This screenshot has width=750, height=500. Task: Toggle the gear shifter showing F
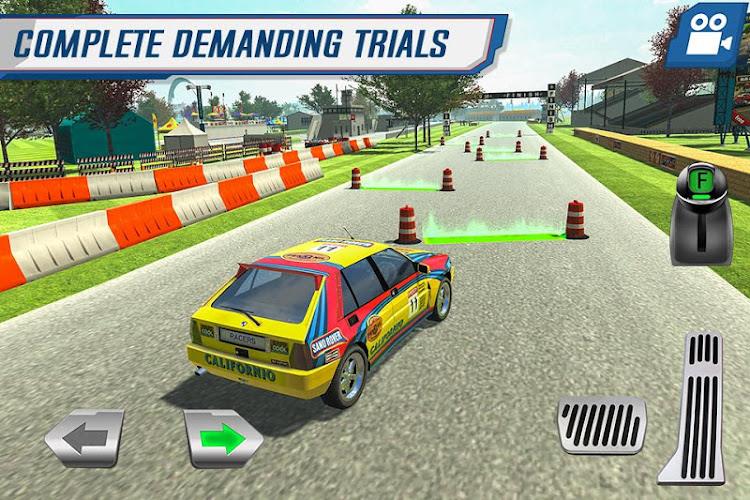[x=701, y=212]
